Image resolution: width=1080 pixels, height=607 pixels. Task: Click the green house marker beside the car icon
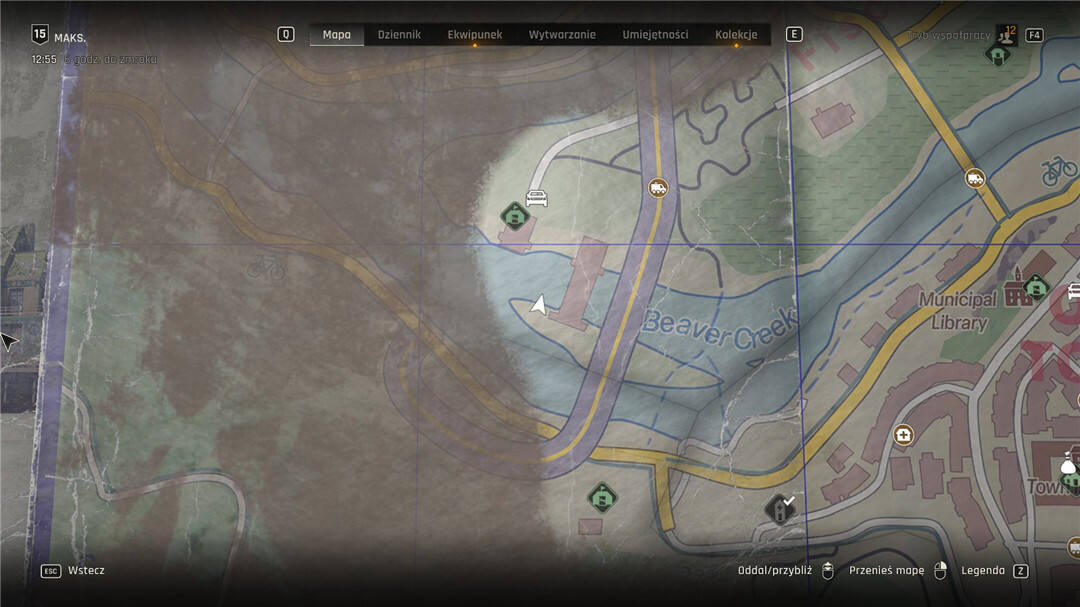tap(514, 215)
